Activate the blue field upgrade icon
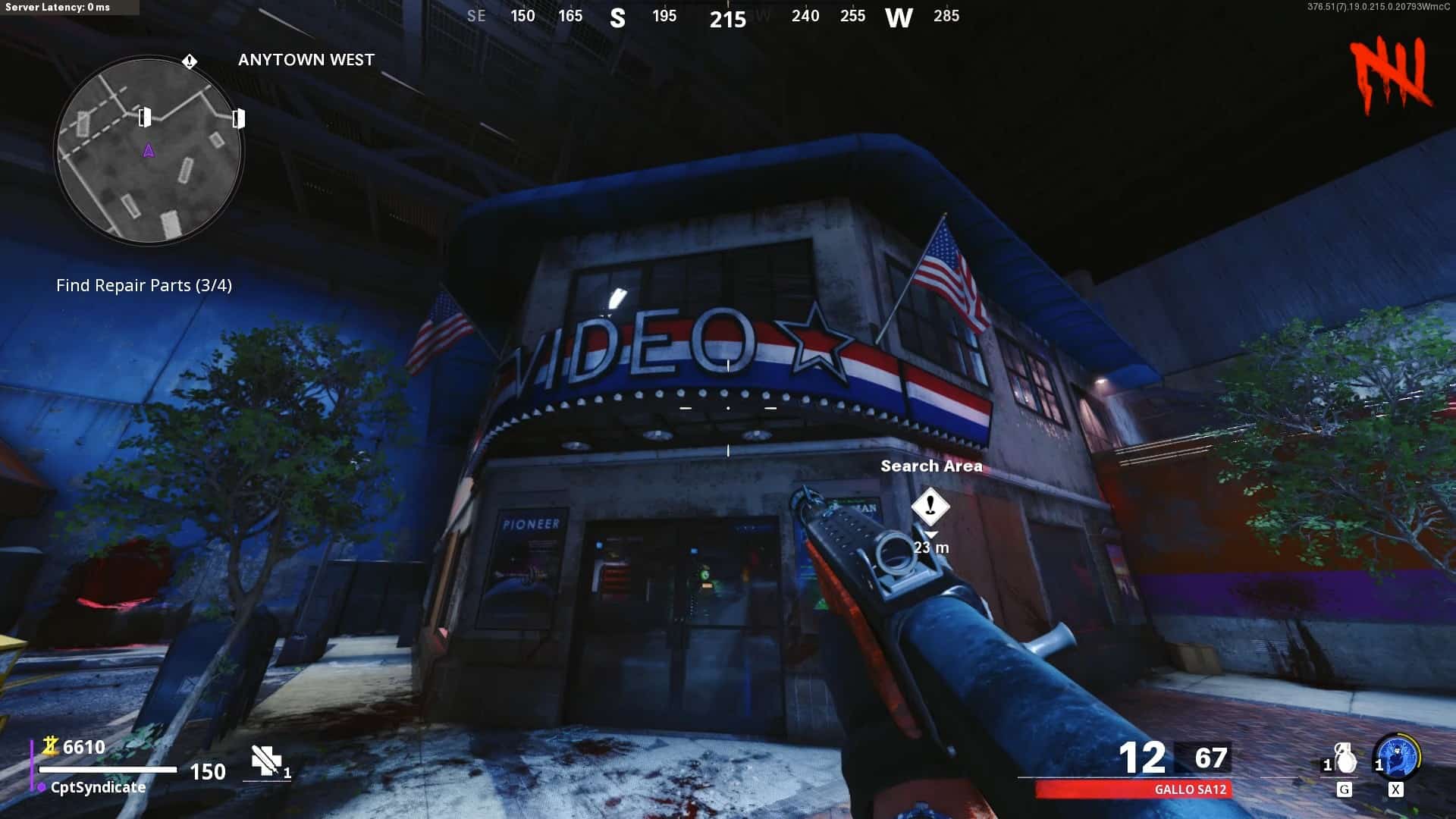 coord(1397,756)
